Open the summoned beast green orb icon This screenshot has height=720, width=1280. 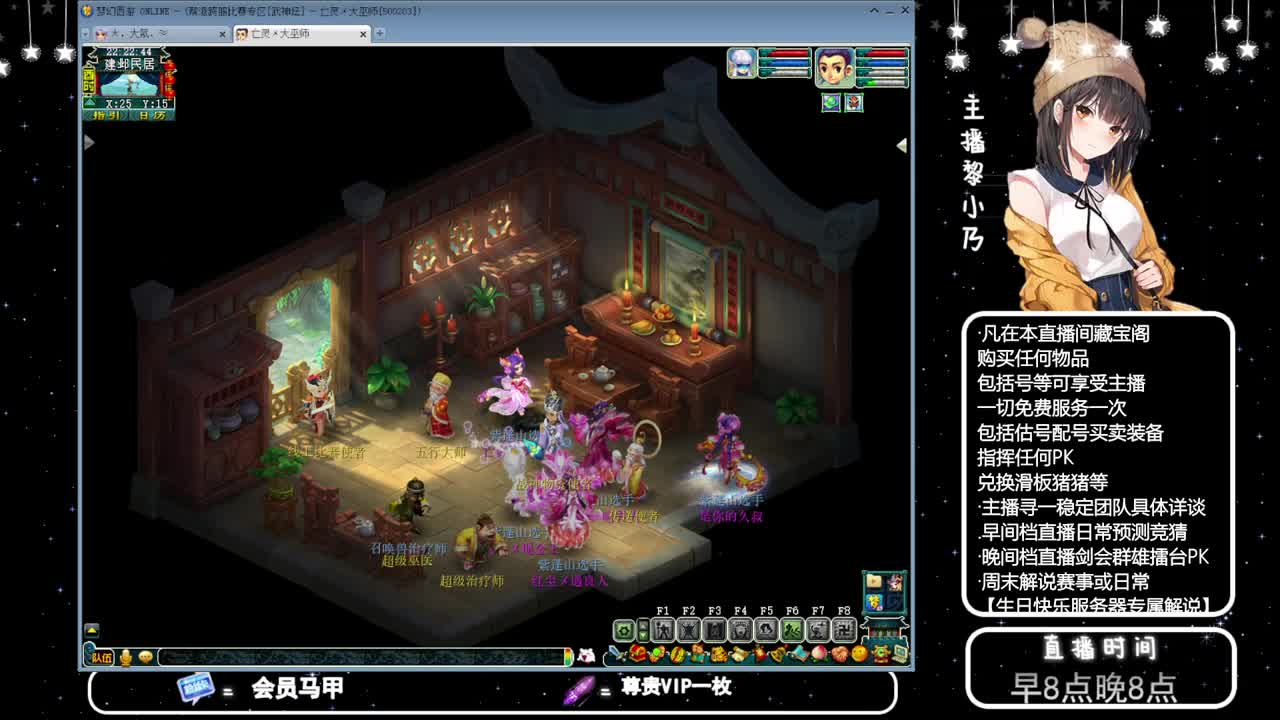tap(658, 653)
